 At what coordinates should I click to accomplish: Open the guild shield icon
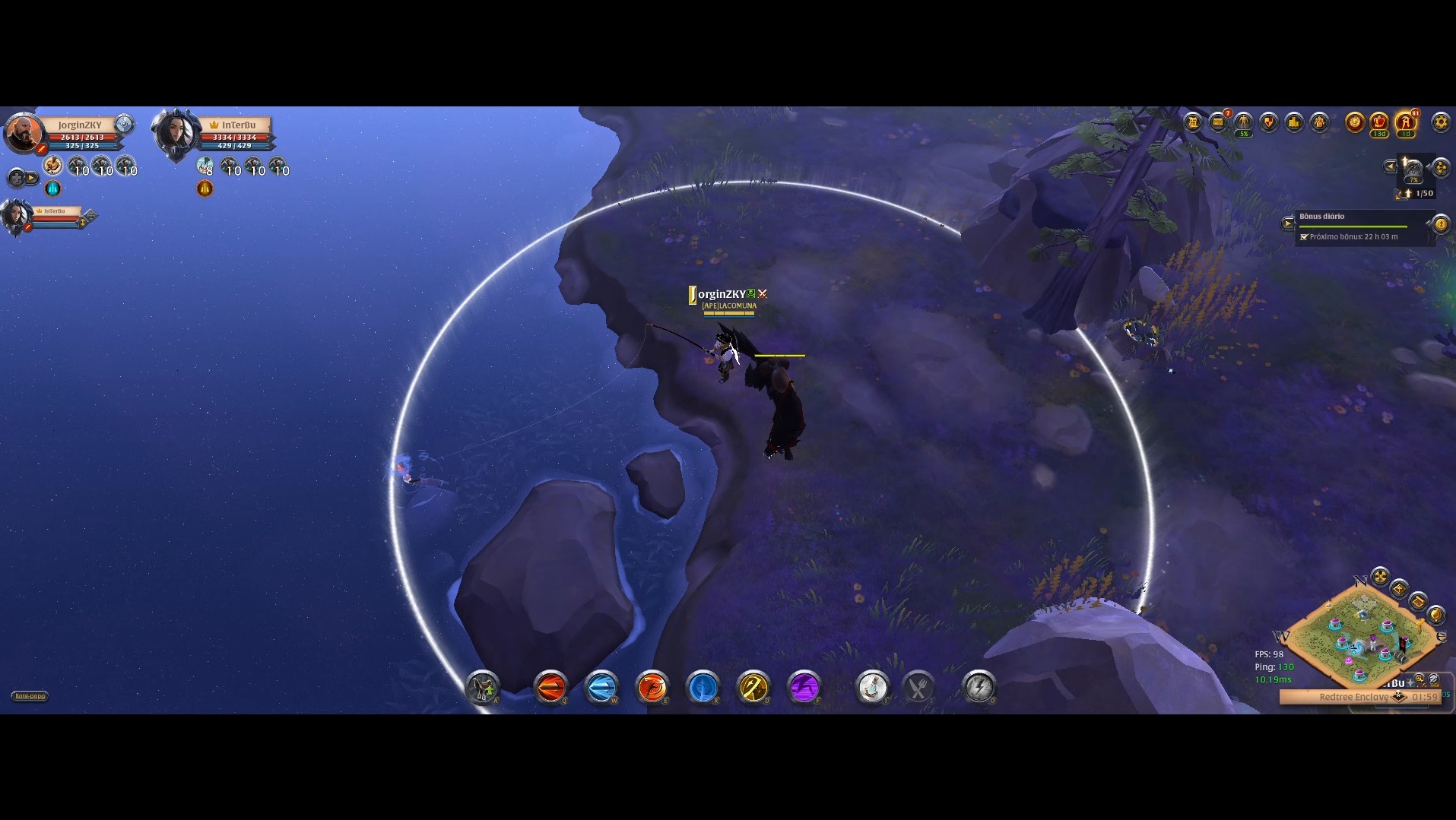tap(1268, 122)
